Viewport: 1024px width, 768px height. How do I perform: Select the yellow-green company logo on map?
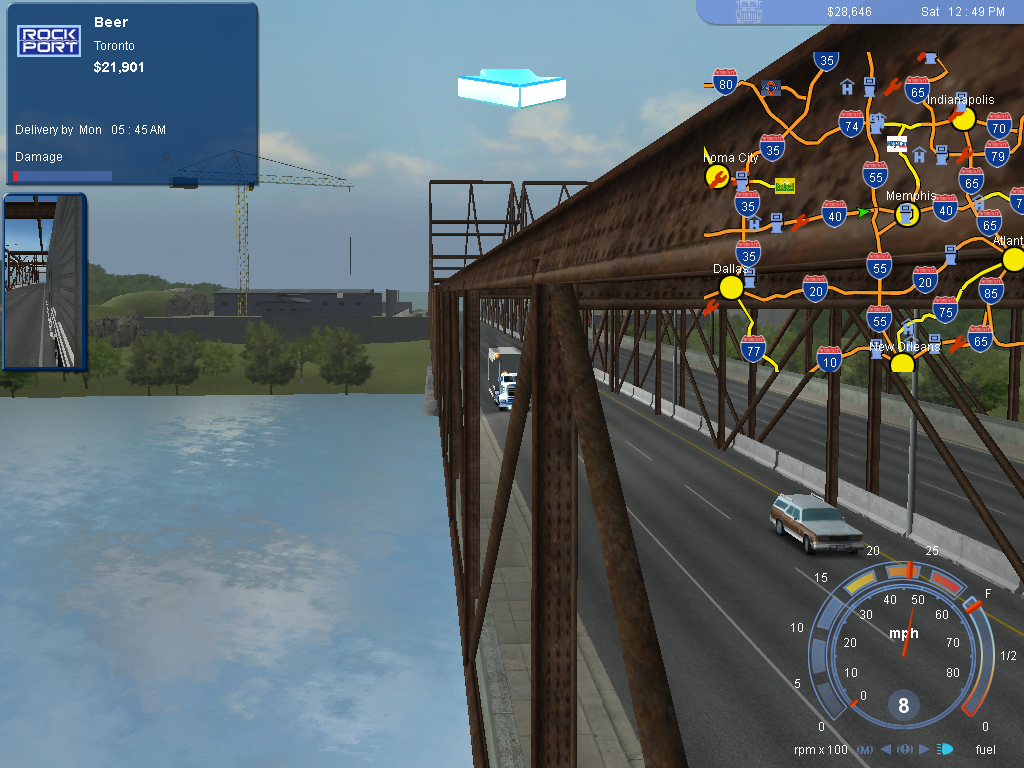pyautogui.click(x=785, y=185)
